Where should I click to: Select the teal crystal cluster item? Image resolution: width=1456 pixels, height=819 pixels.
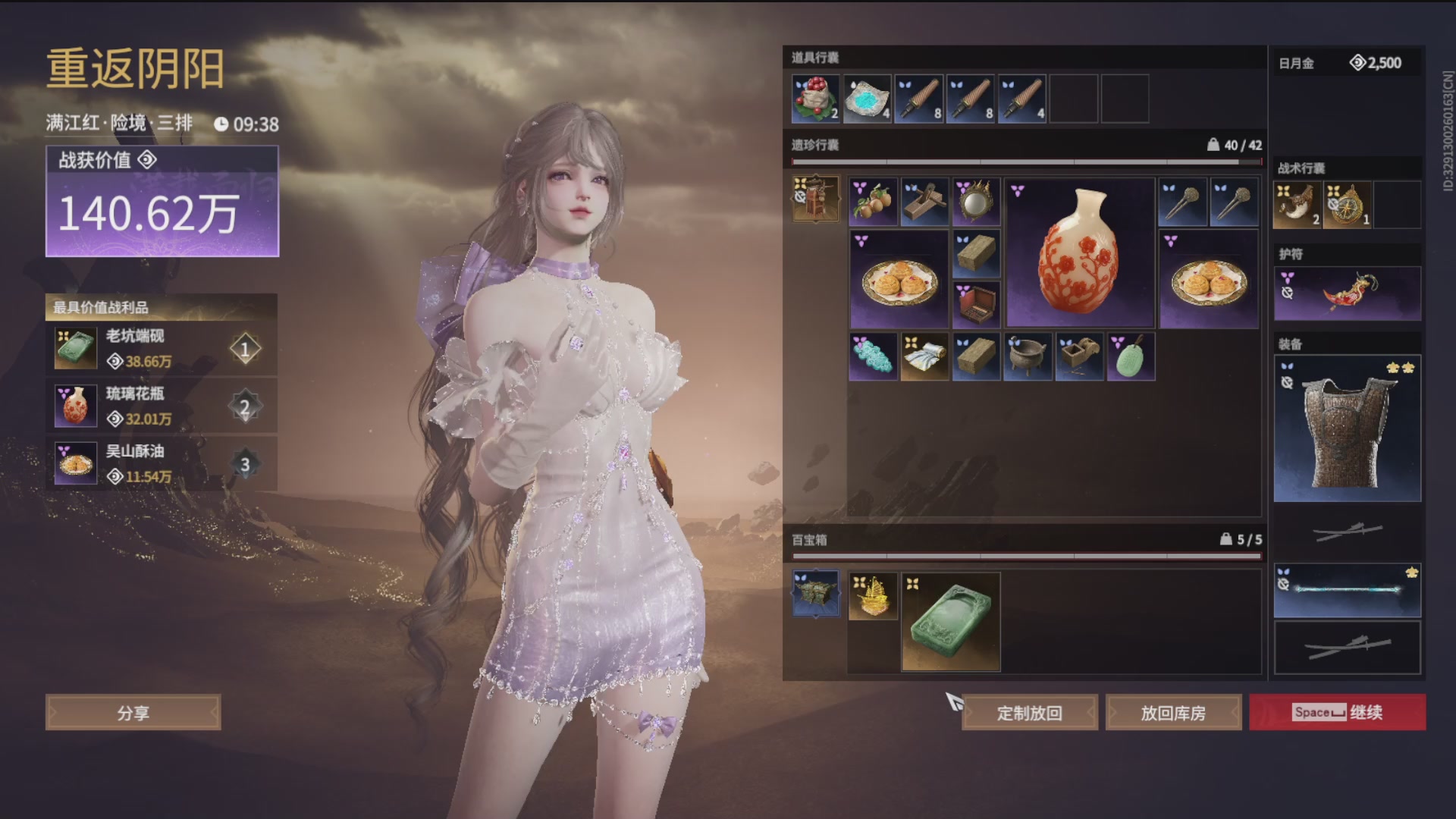pos(873,356)
